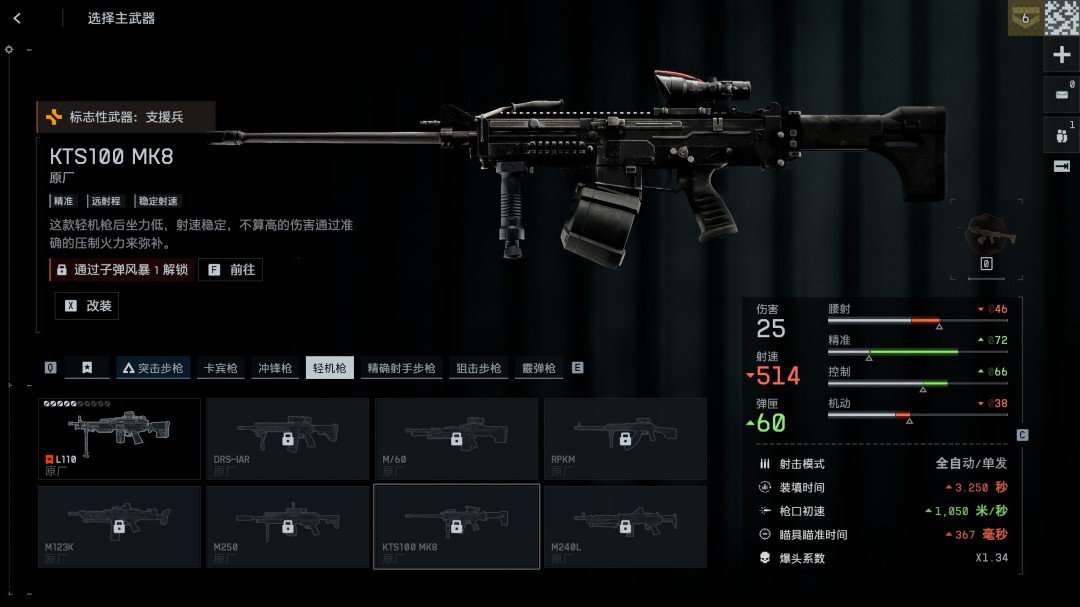Select the 冲锋枪 weapon tab
Image resolution: width=1080 pixels, height=607 pixels.
click(275, 368)
